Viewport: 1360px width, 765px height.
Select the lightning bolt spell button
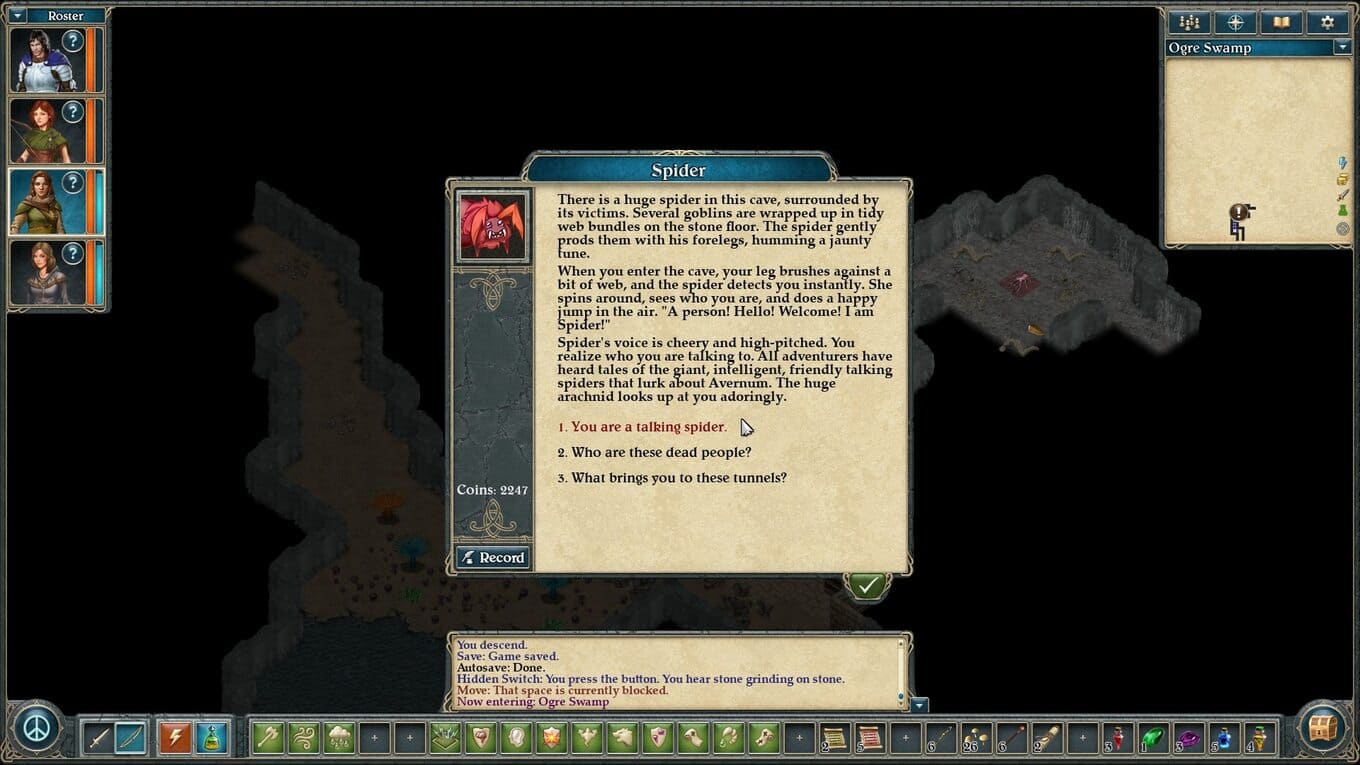click(x=175, y=738)
